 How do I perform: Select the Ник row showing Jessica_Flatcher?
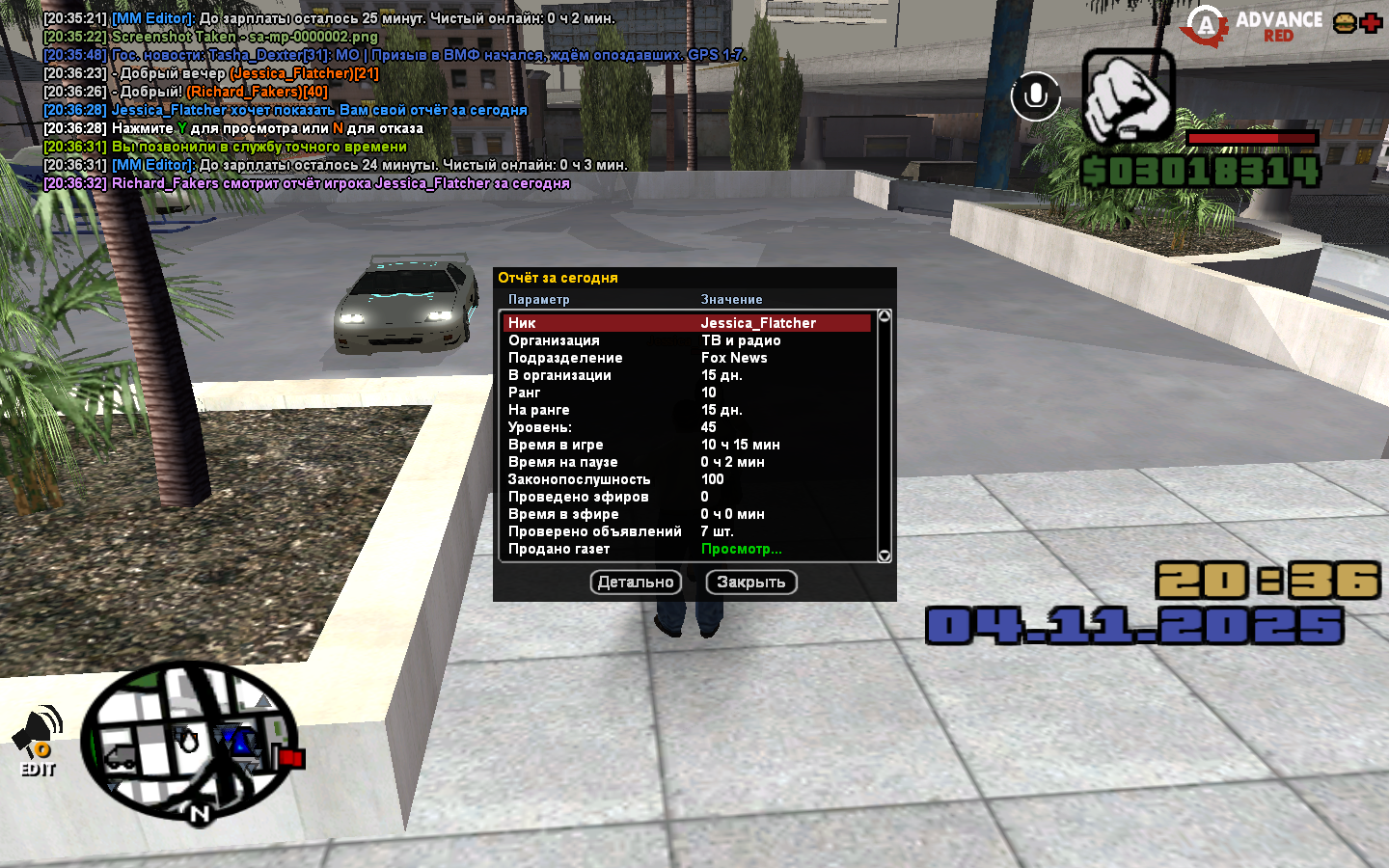[687, 323]
